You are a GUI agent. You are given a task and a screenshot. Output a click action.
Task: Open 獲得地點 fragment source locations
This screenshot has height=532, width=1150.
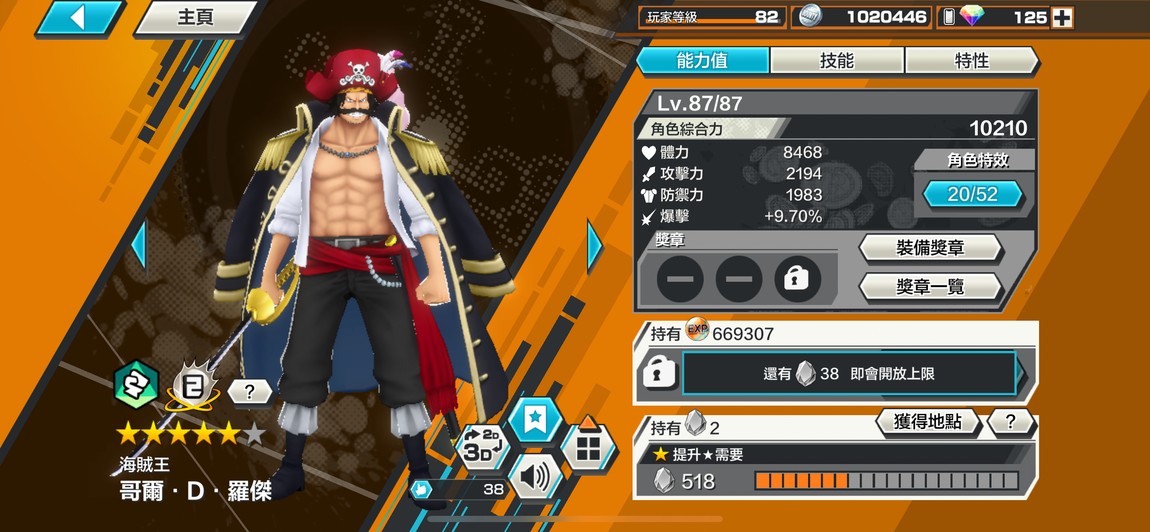click(927, 422)
